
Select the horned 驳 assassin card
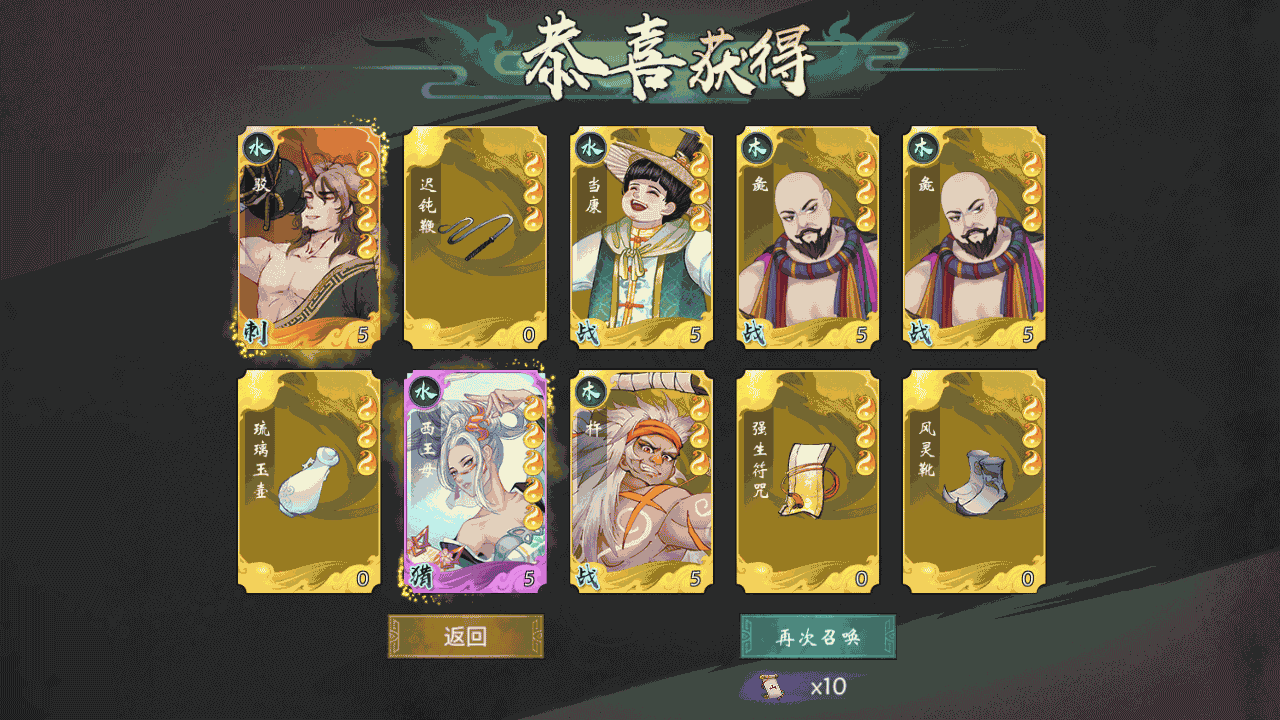(309, 238)
